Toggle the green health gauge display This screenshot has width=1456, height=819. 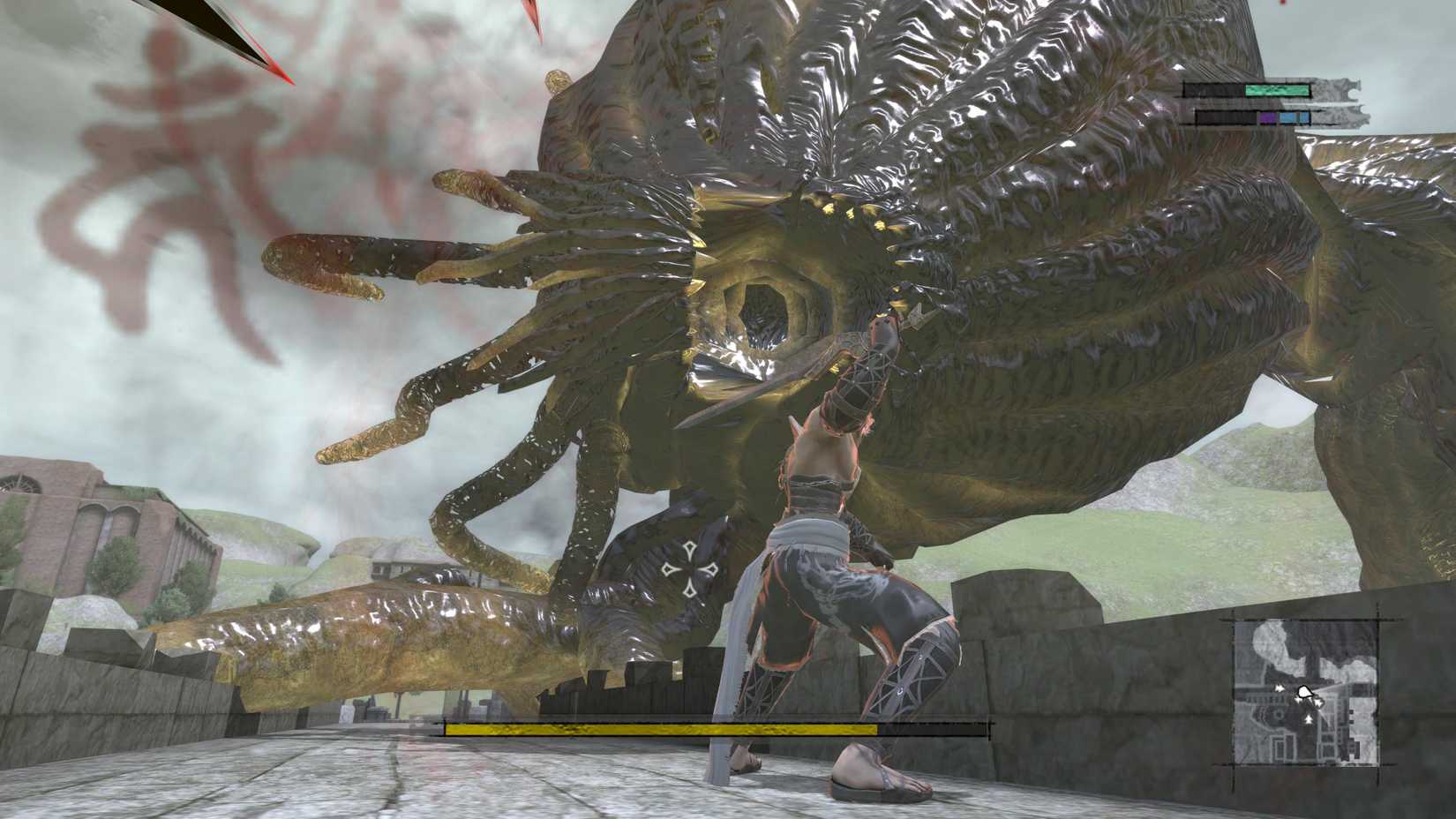[x=1276, y=90]
